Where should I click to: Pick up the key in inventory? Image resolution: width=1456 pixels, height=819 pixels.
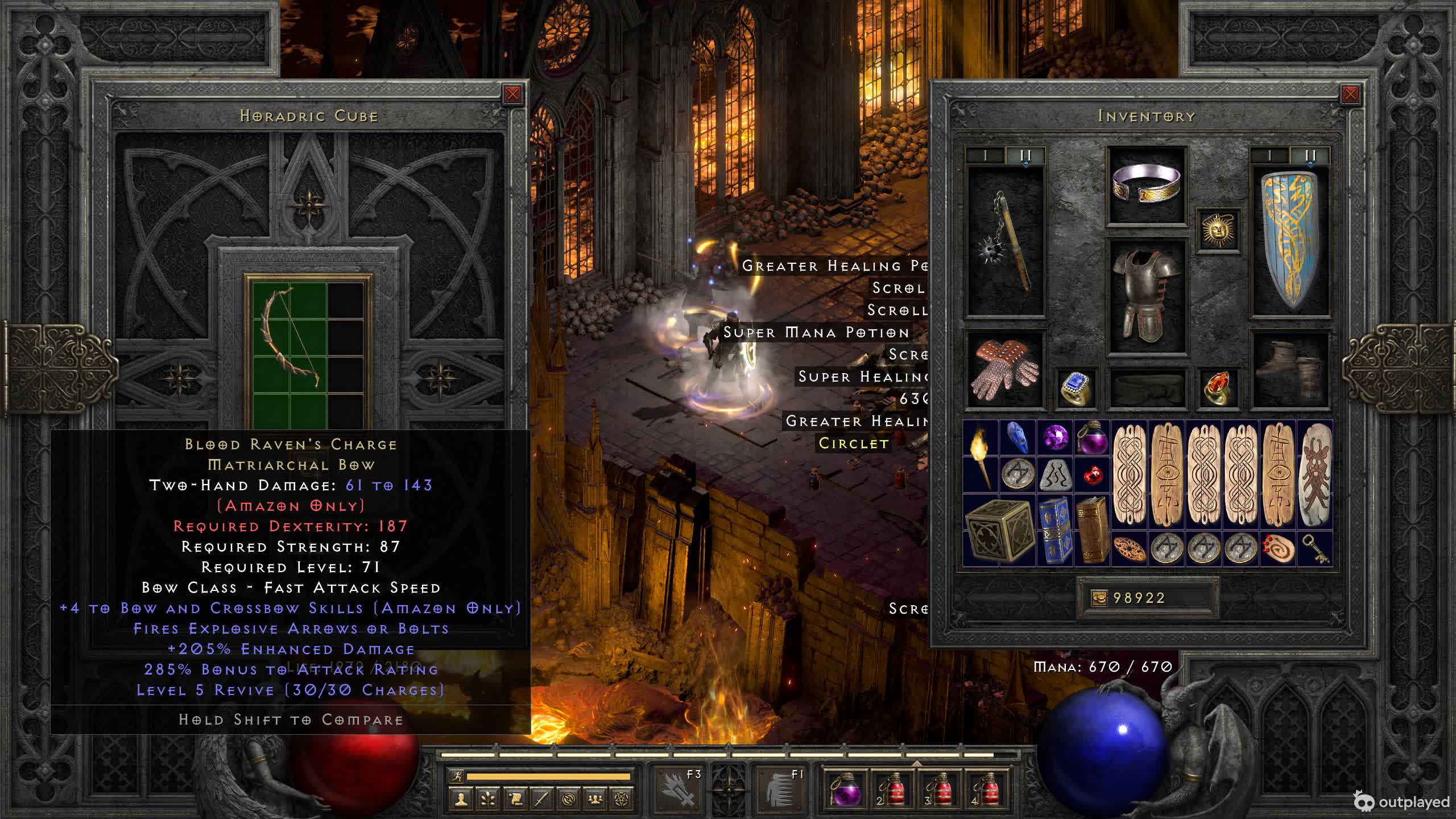tap(1315, 549)
